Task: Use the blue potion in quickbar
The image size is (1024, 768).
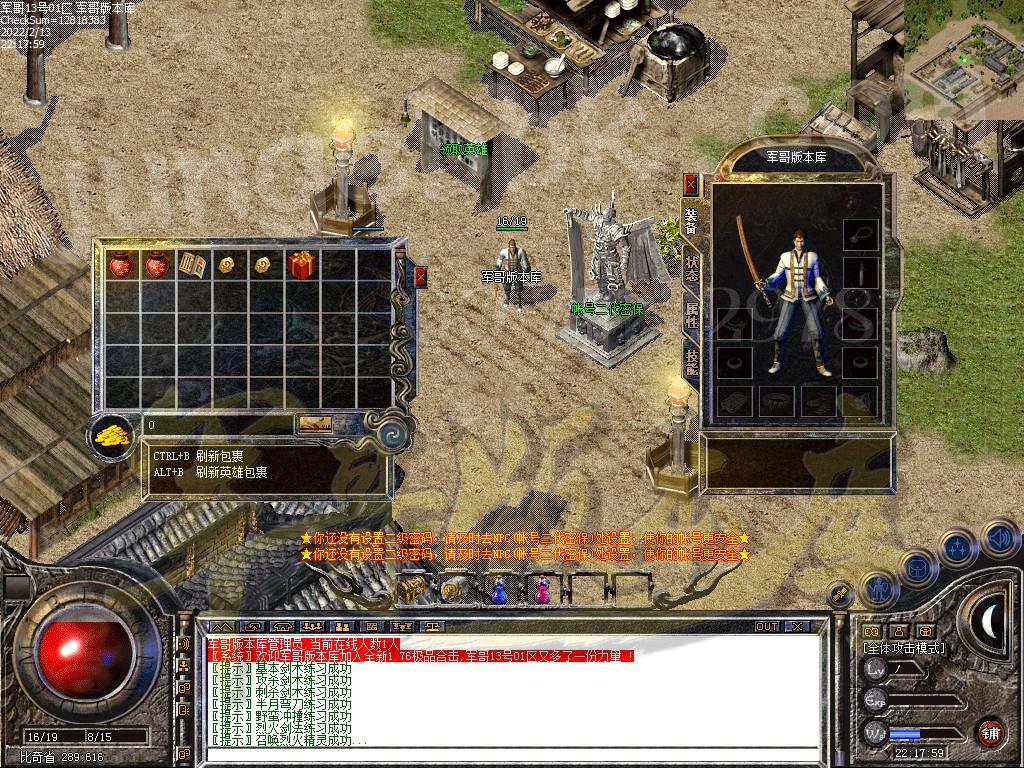Action: tap(499, 590)
